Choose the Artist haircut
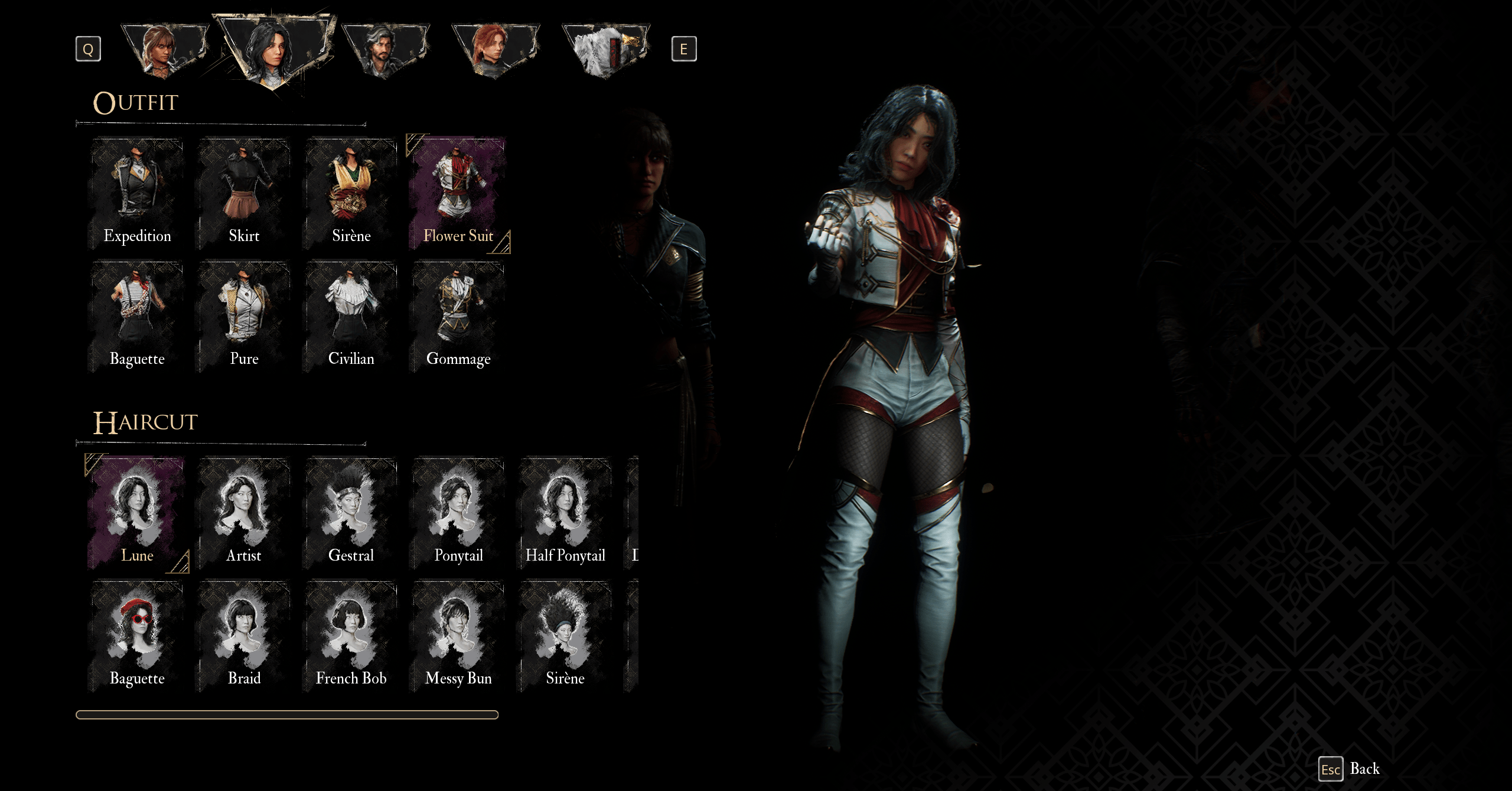The width and height of the screenshot is (1512, 791). point(244,513)
